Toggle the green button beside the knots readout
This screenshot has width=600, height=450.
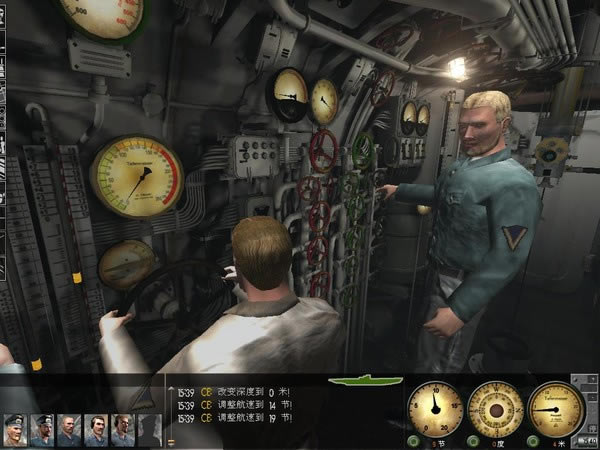(413, 441)
